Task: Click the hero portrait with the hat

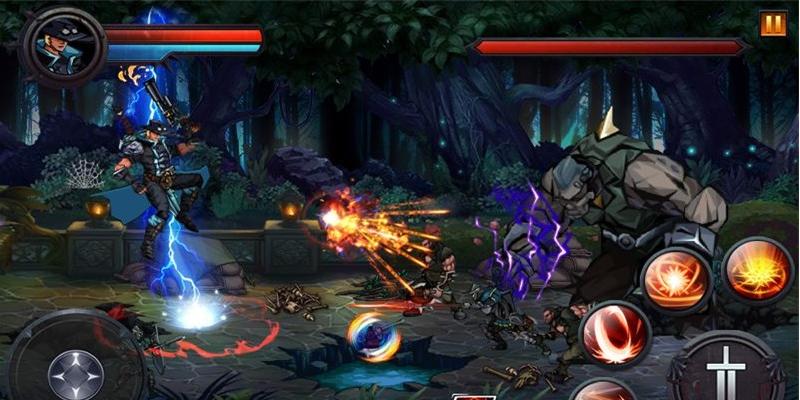Action: 62,45
